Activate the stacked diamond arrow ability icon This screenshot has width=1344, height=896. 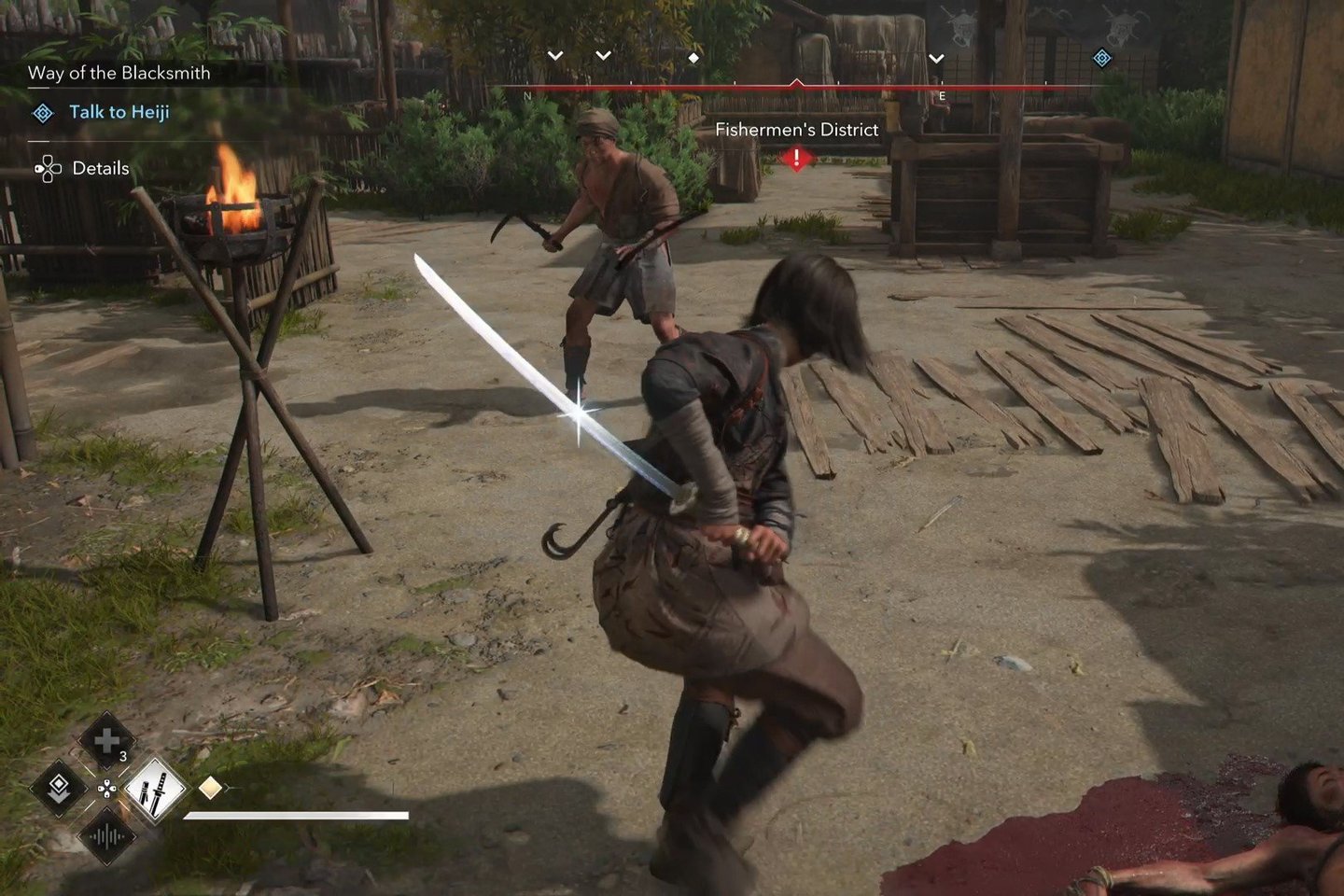point(58,788)
